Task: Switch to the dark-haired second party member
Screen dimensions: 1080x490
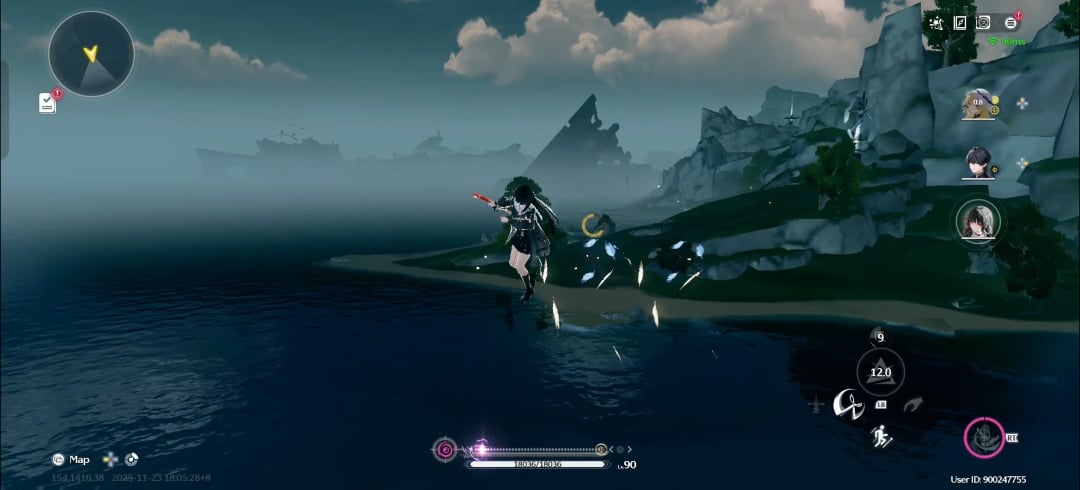Action: 978,162
